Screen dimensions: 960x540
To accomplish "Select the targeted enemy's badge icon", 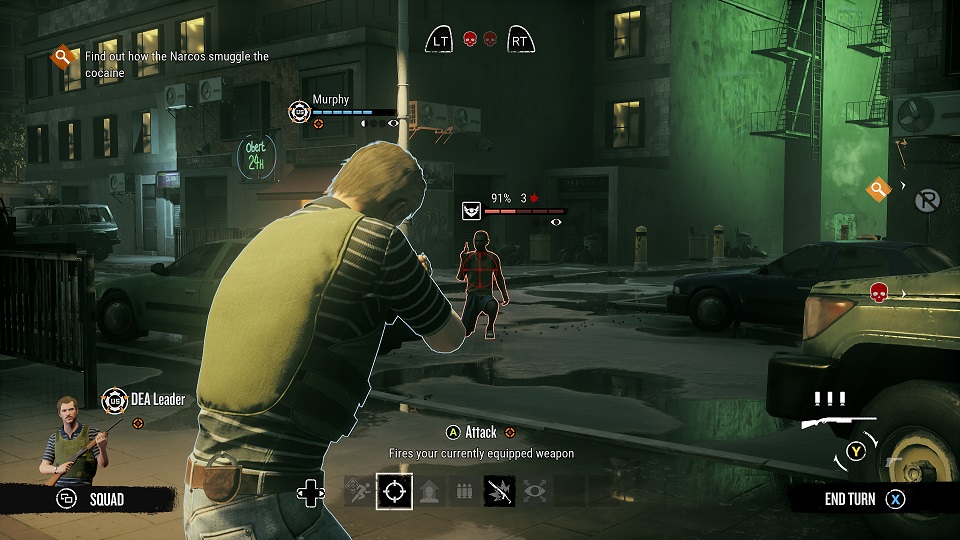I will [471, 210].
